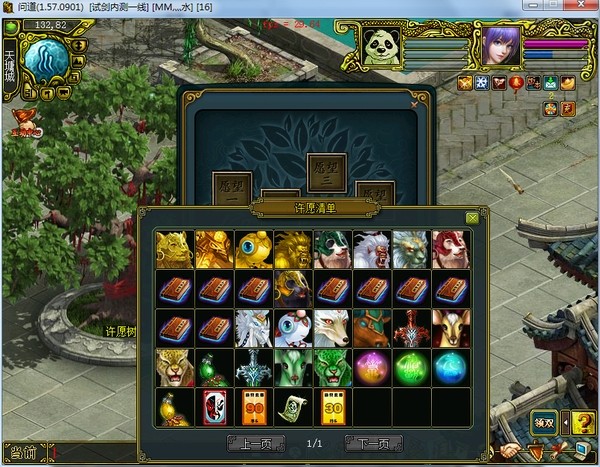Go to the next page (下一页)

coord(373,442)
